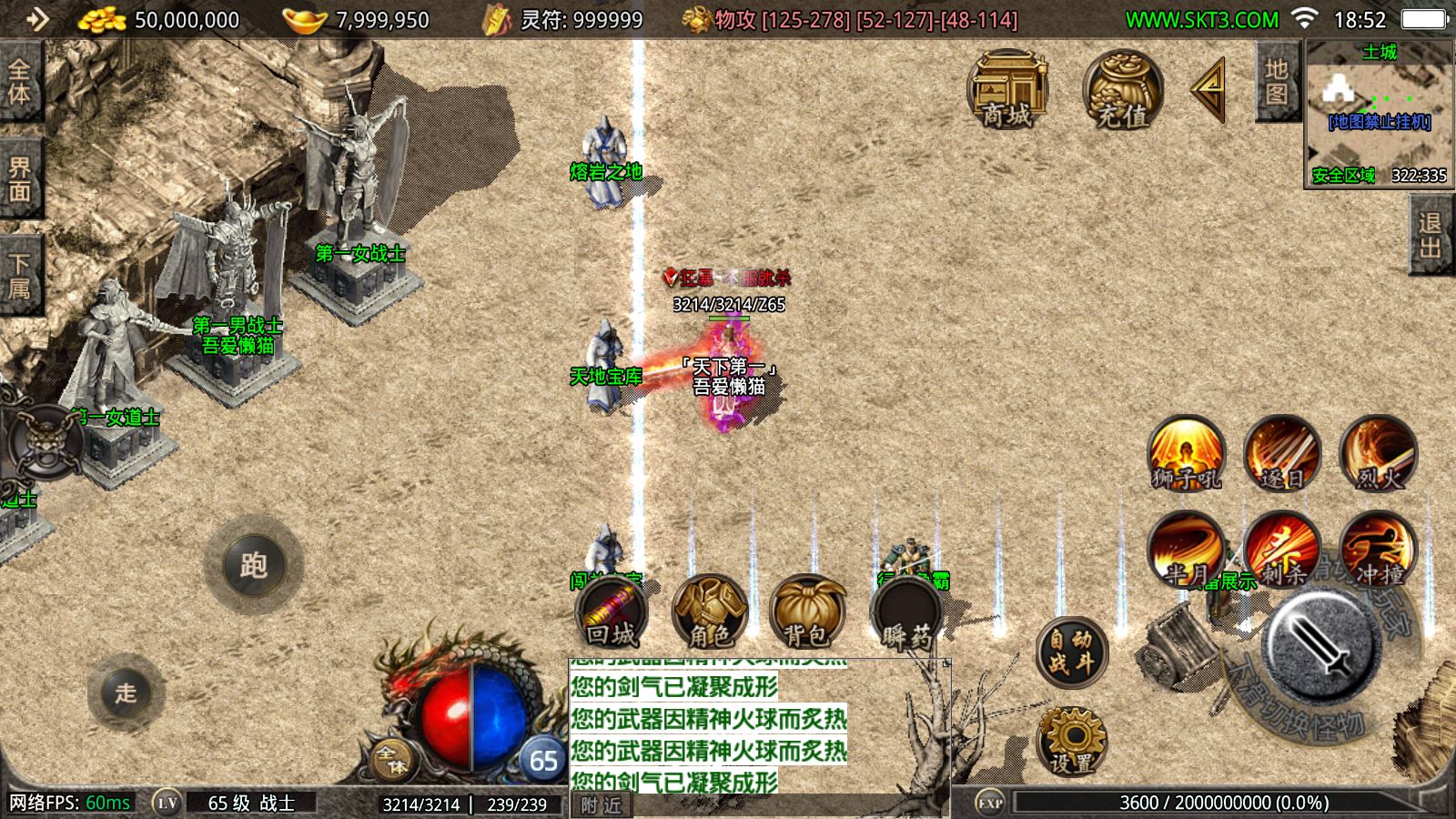
Task: Open the 背包 bag inventory
Action: click(805, 612)
